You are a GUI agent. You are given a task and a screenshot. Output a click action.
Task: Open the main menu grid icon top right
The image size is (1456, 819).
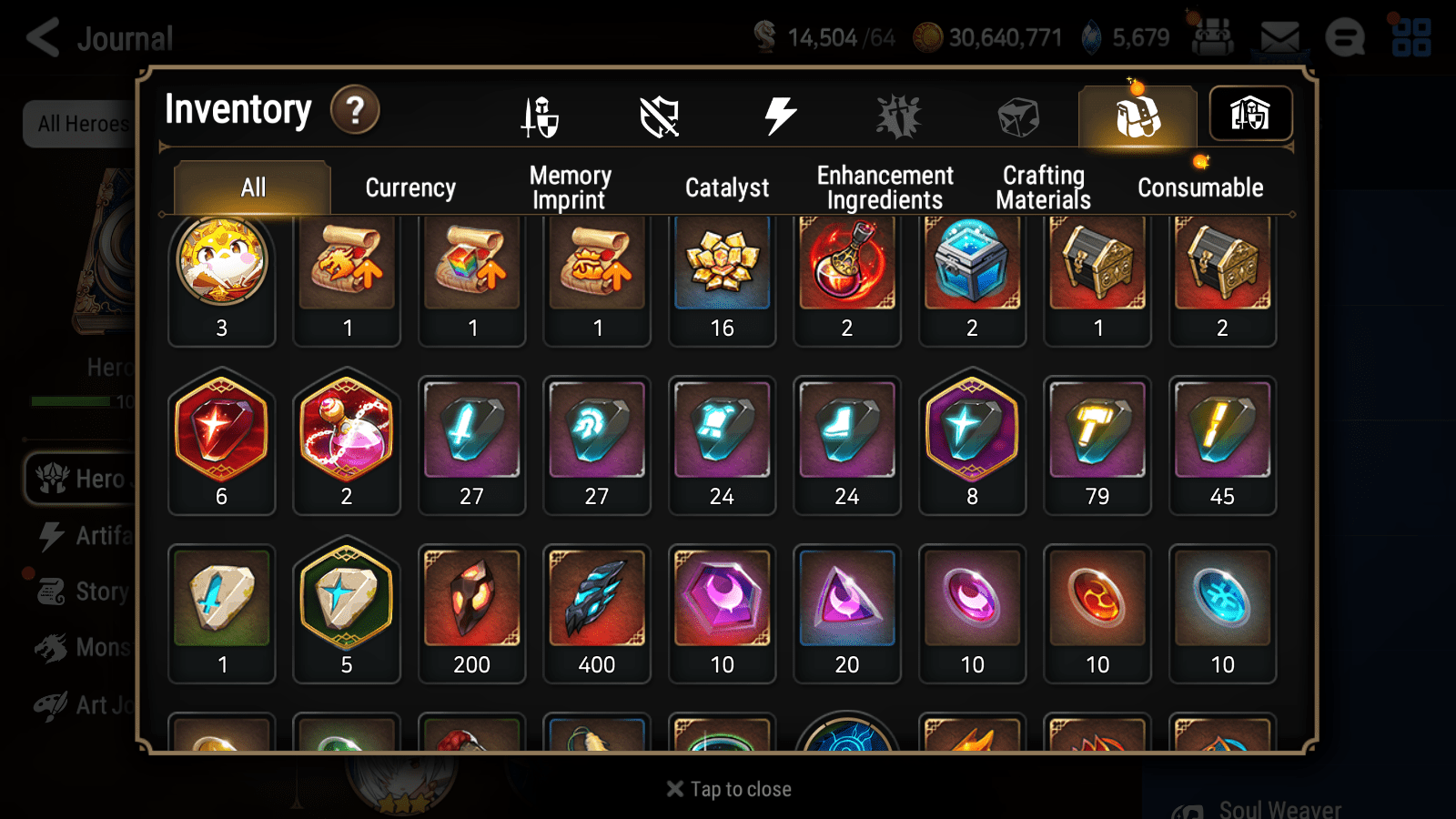tap(1413, 36)
